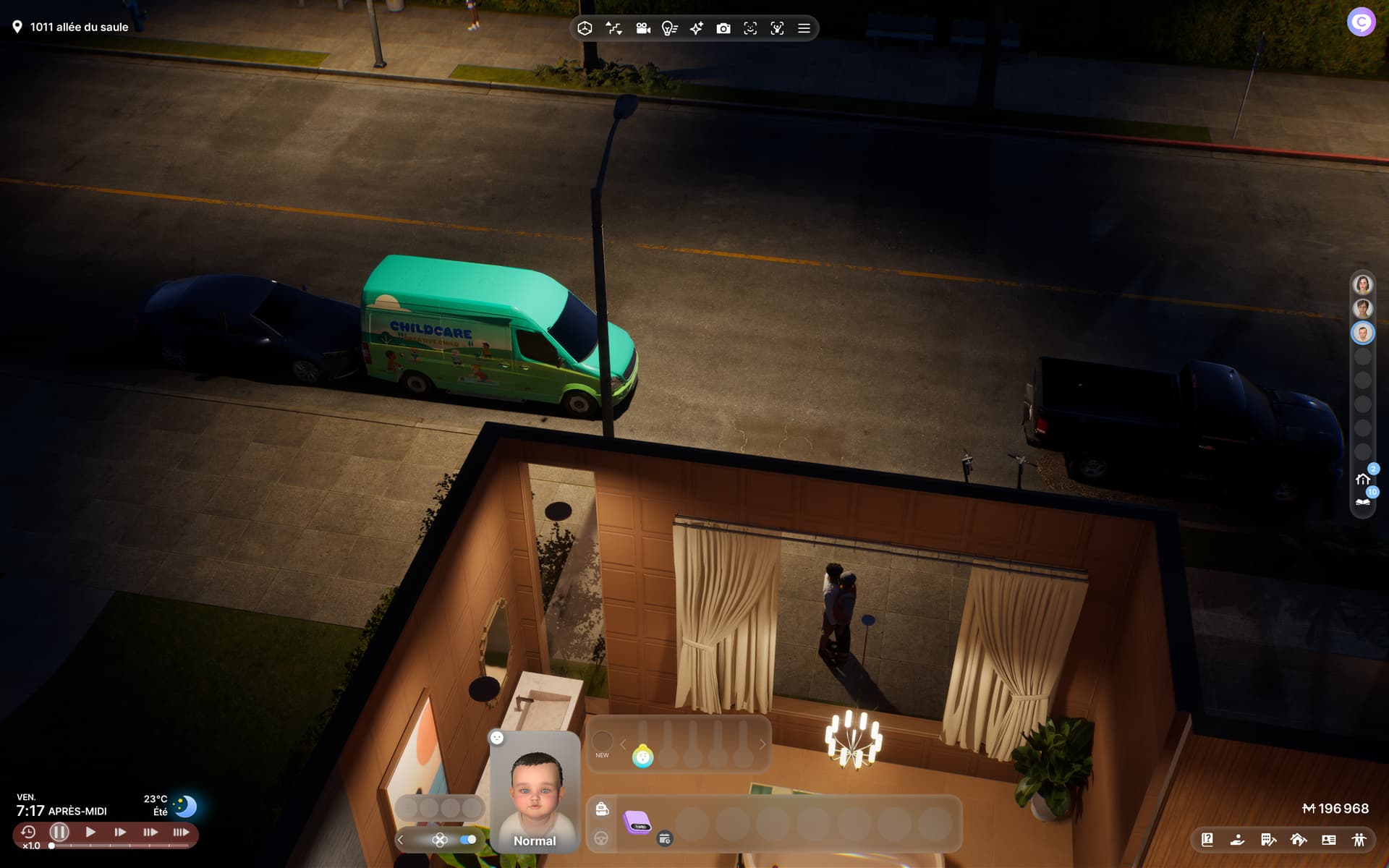Pause the game simulation

point(59,832)
